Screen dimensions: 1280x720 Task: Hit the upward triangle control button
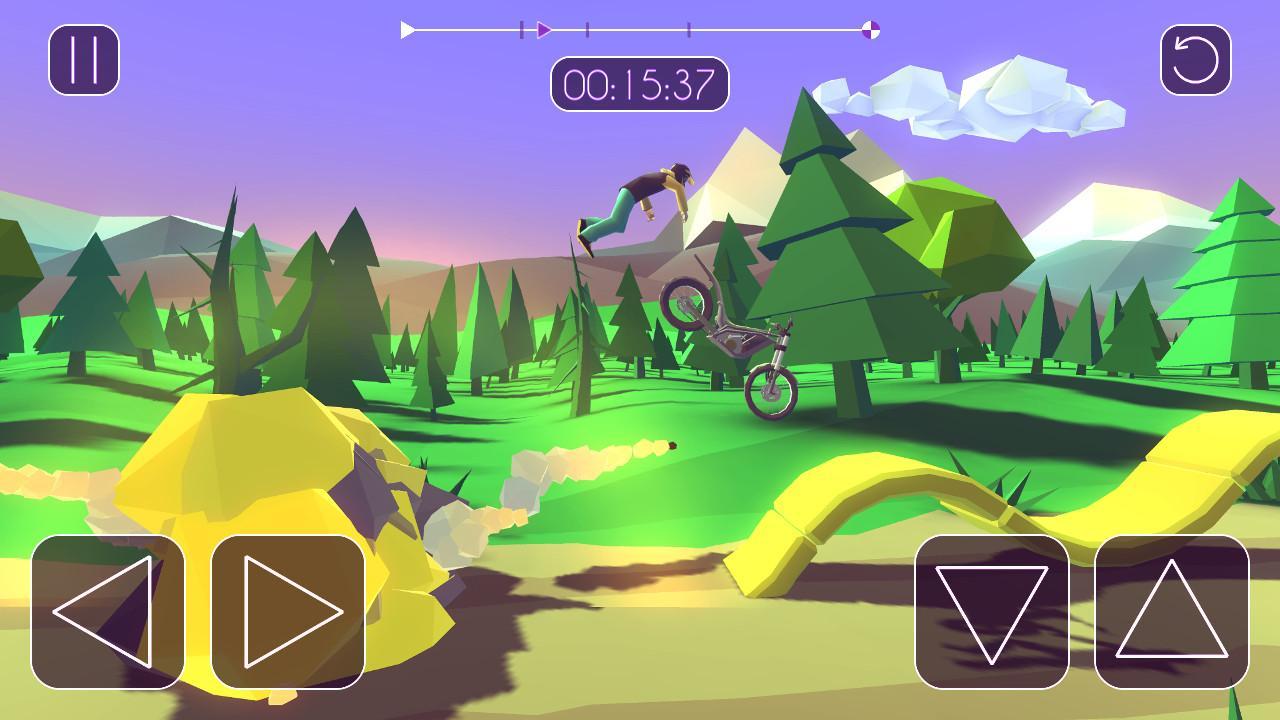point(1172,611)
